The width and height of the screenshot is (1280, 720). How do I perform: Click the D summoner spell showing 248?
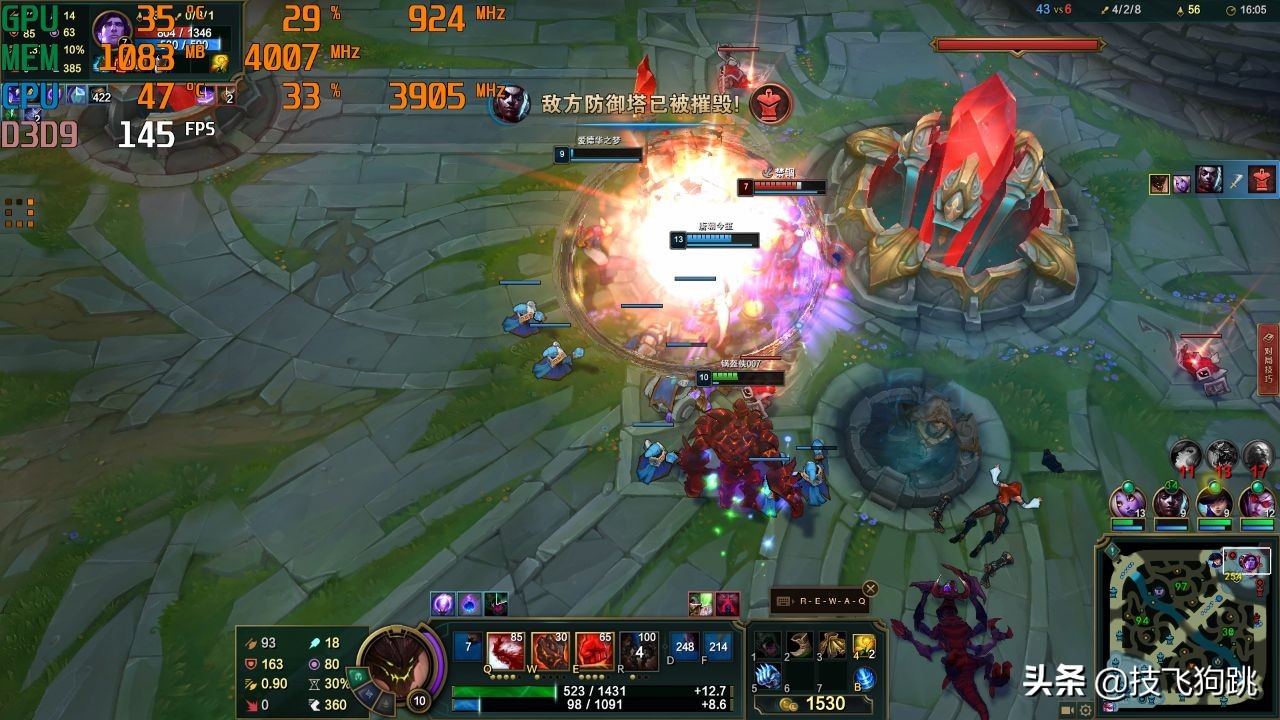(684, 647)
